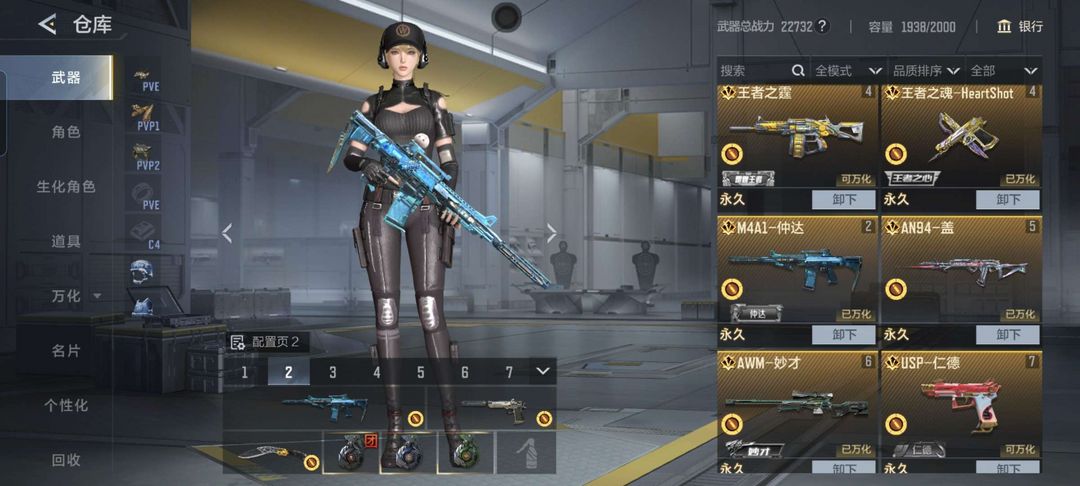
Task: Go back using the arrow beside 仓库
Action: point(47,25)
